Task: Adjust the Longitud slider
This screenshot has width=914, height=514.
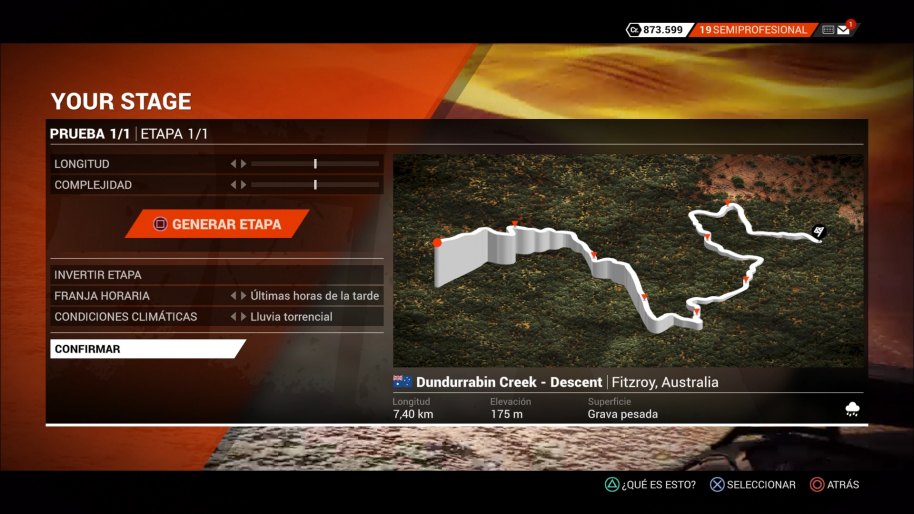Action: [315, 164]
